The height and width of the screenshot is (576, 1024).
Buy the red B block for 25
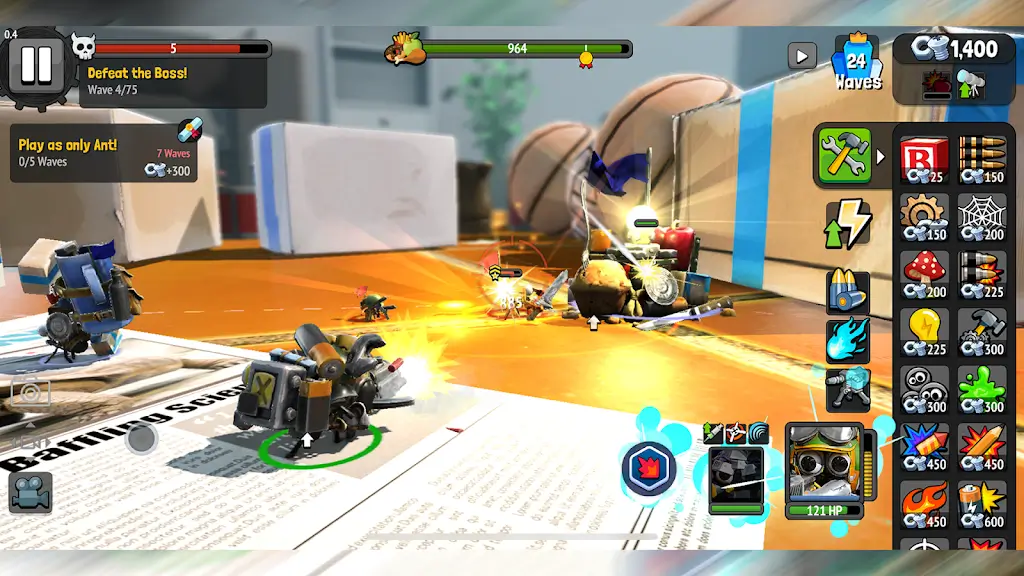(923, 160)
